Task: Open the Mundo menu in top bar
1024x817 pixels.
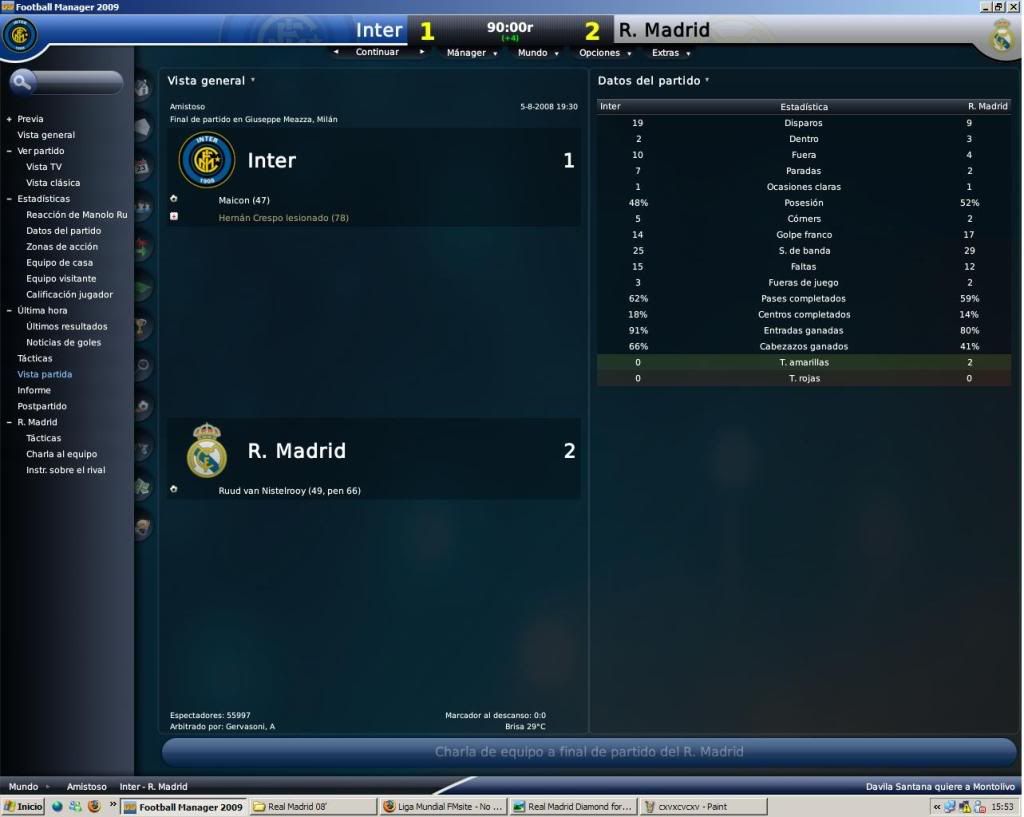Action: [537, 53]
